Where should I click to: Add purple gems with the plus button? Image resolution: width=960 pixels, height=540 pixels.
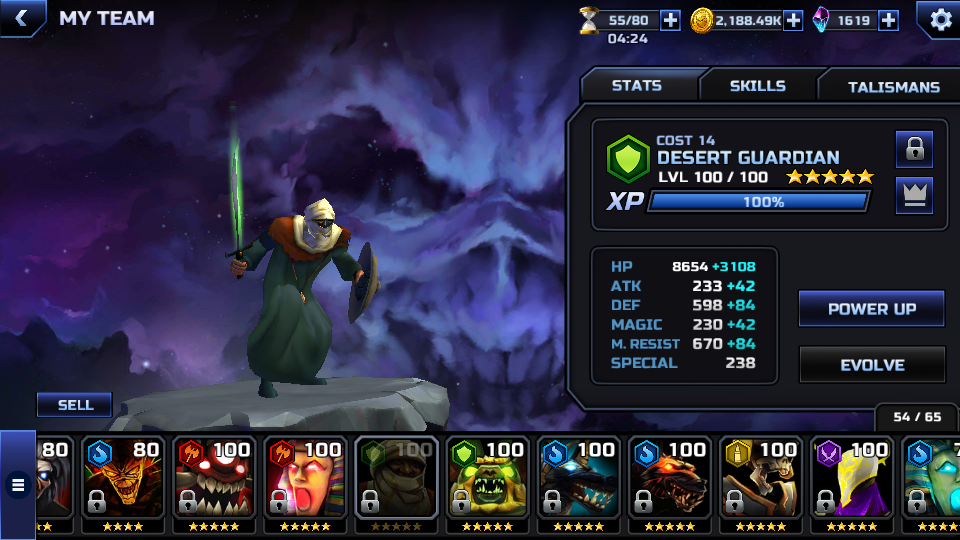click(888, 20)
